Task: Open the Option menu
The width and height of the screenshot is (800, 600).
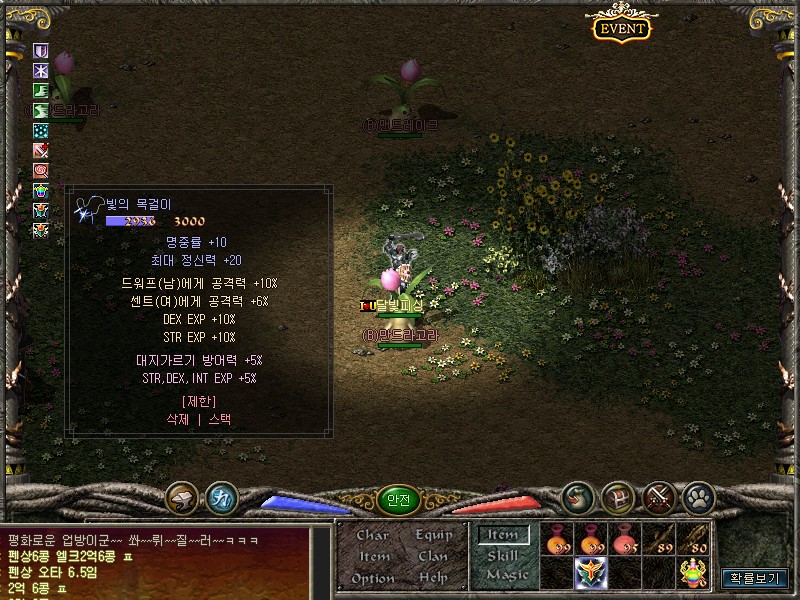Action: click(373, 578)
